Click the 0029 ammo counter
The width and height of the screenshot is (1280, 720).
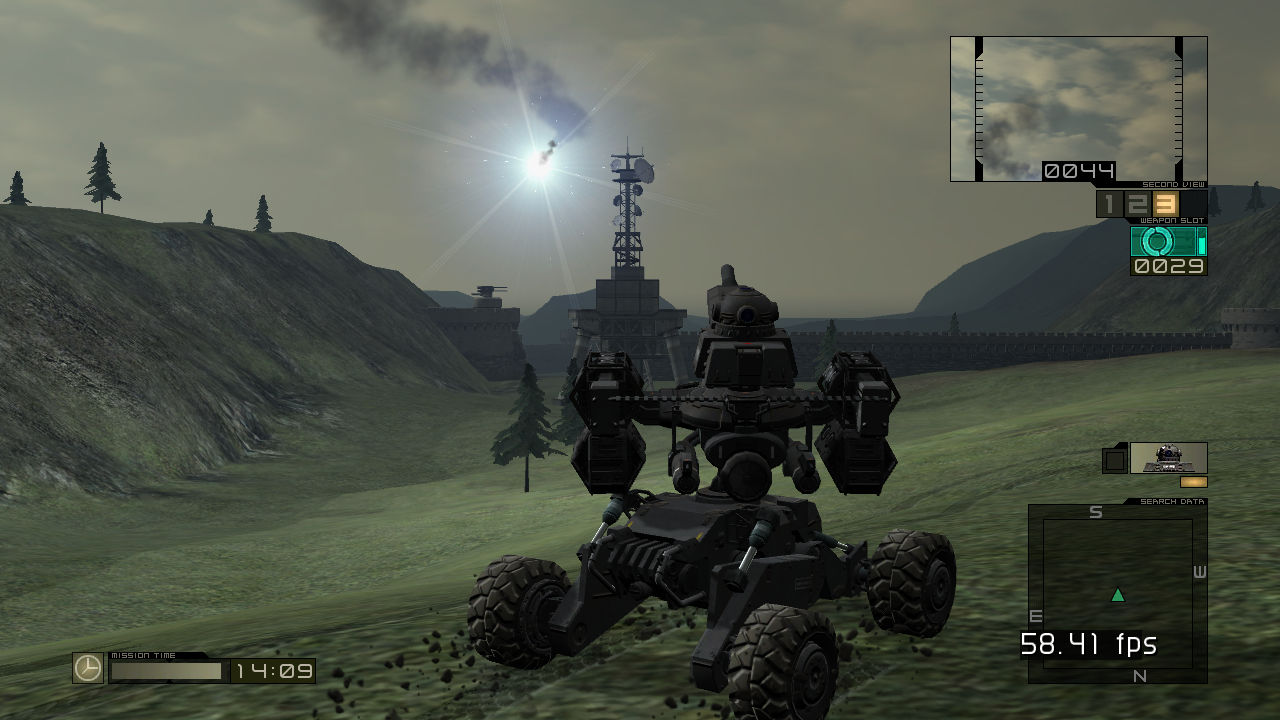coord(1169,264)
